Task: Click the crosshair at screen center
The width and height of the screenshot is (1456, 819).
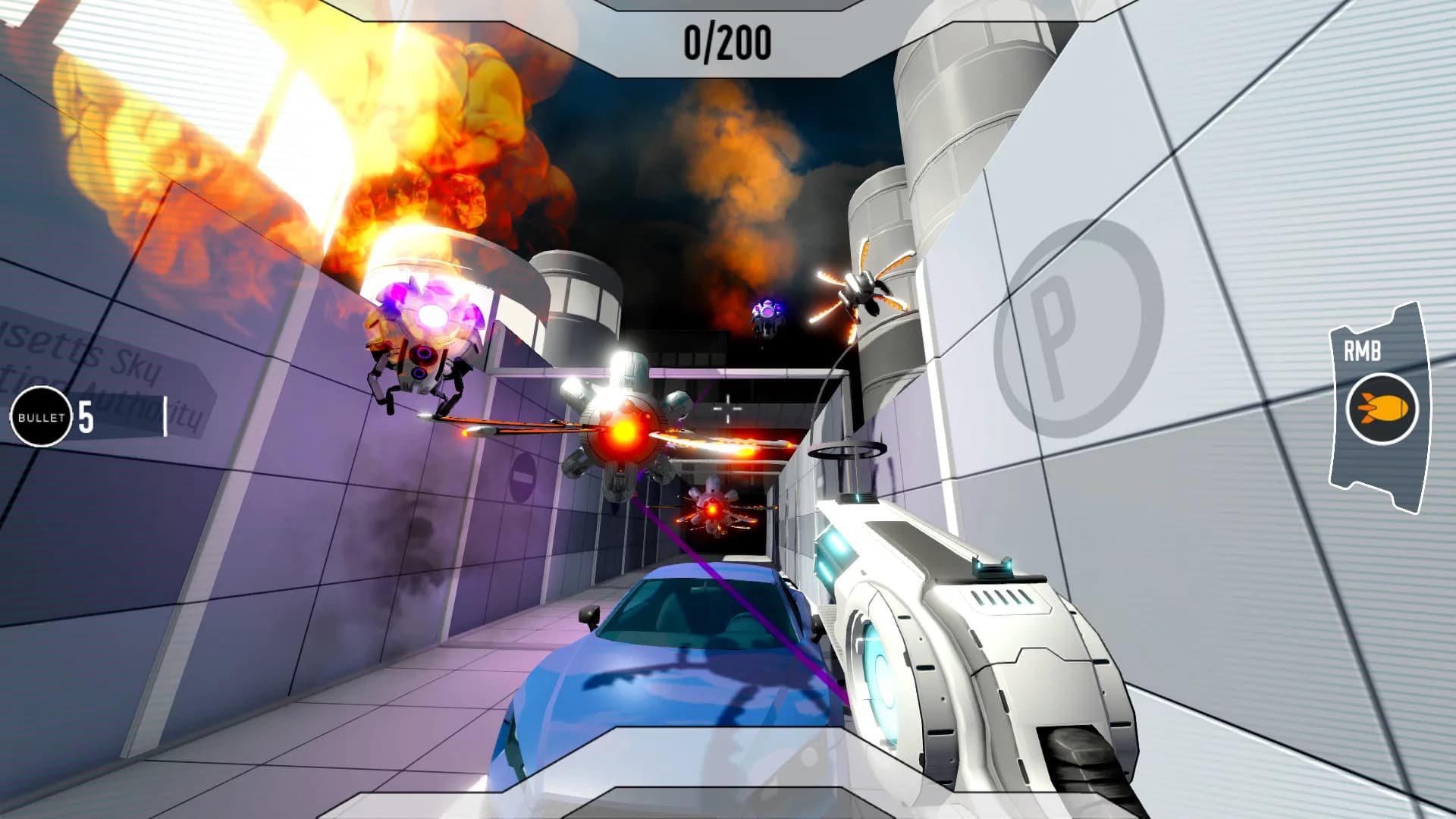Action: tap(728, 407)
